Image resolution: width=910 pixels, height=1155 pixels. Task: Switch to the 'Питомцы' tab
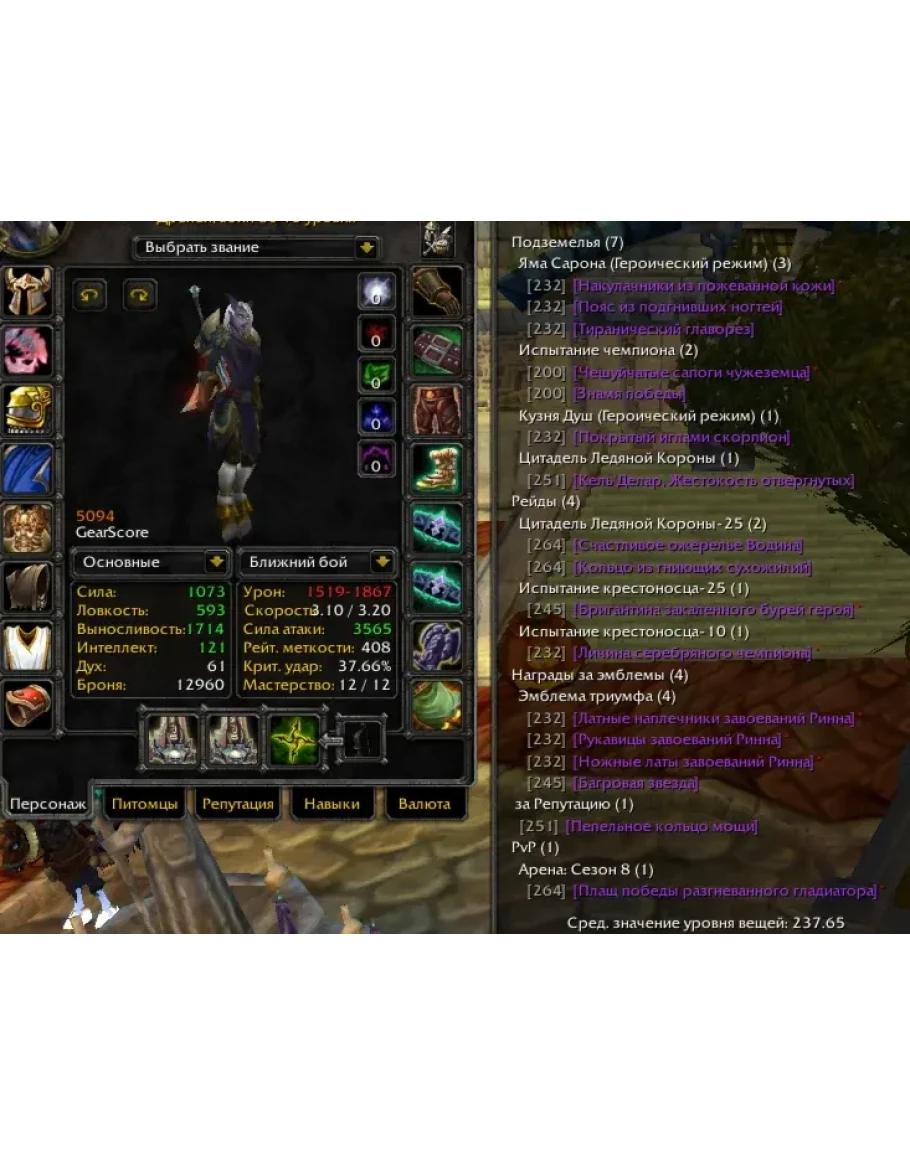tap(145, 803)
